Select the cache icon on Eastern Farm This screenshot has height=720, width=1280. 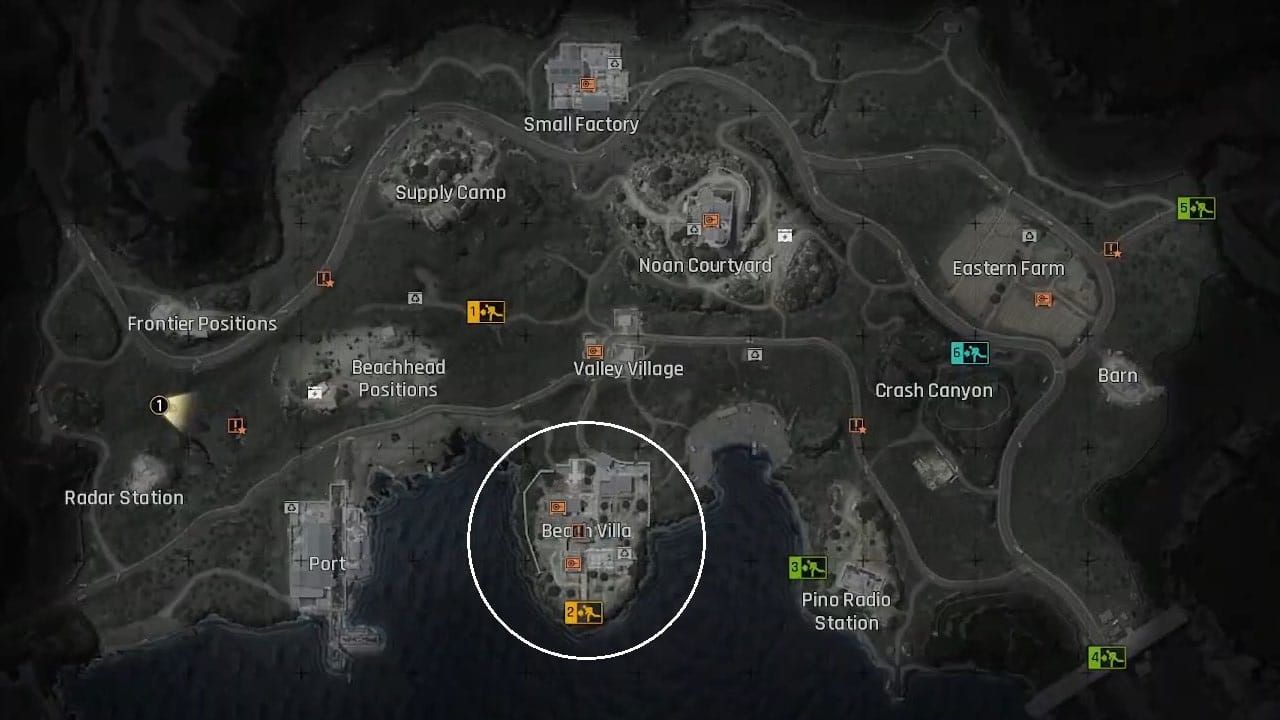click(1044, 298)
